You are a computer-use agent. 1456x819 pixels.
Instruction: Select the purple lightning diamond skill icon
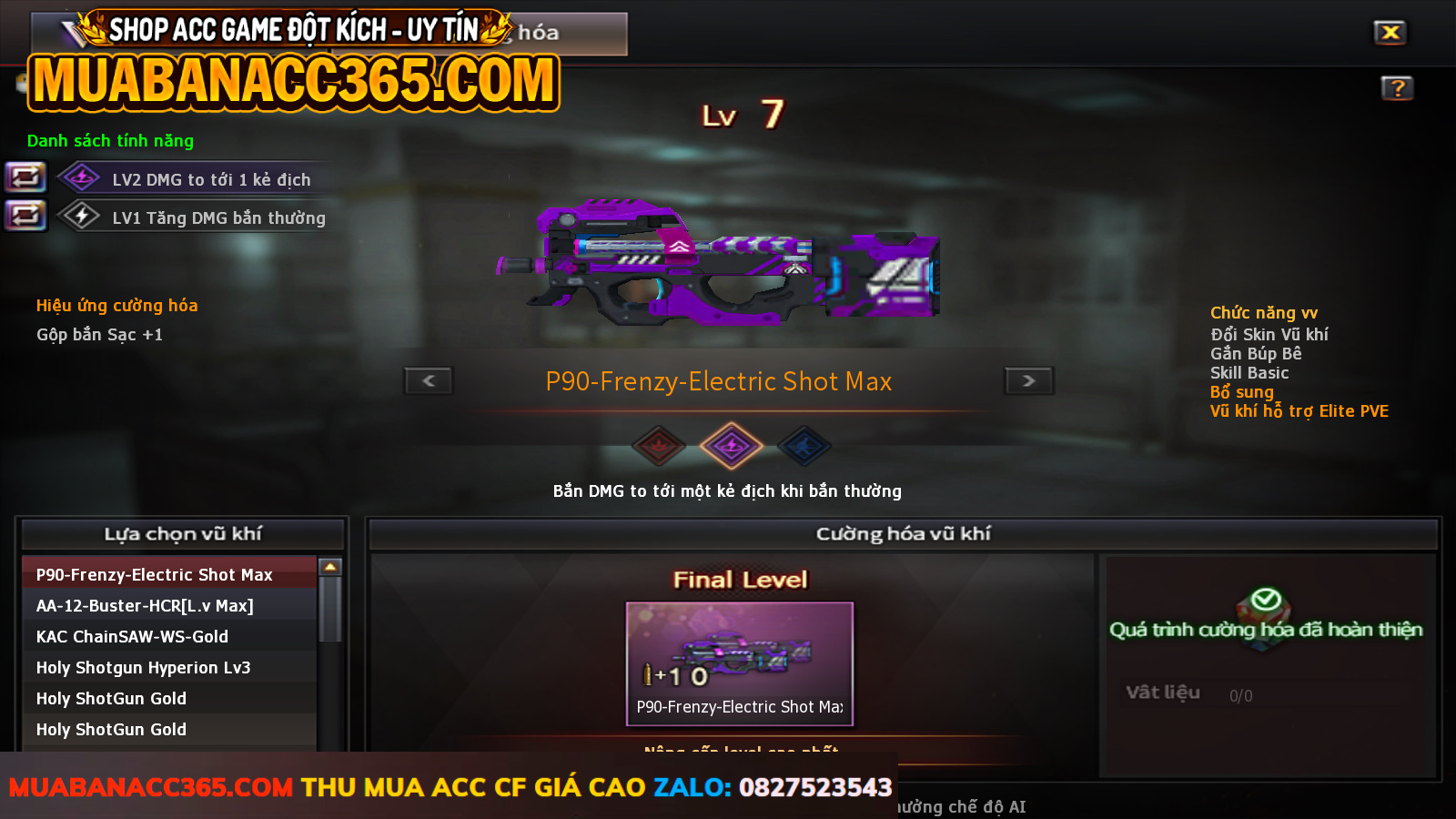coord(731,446)
